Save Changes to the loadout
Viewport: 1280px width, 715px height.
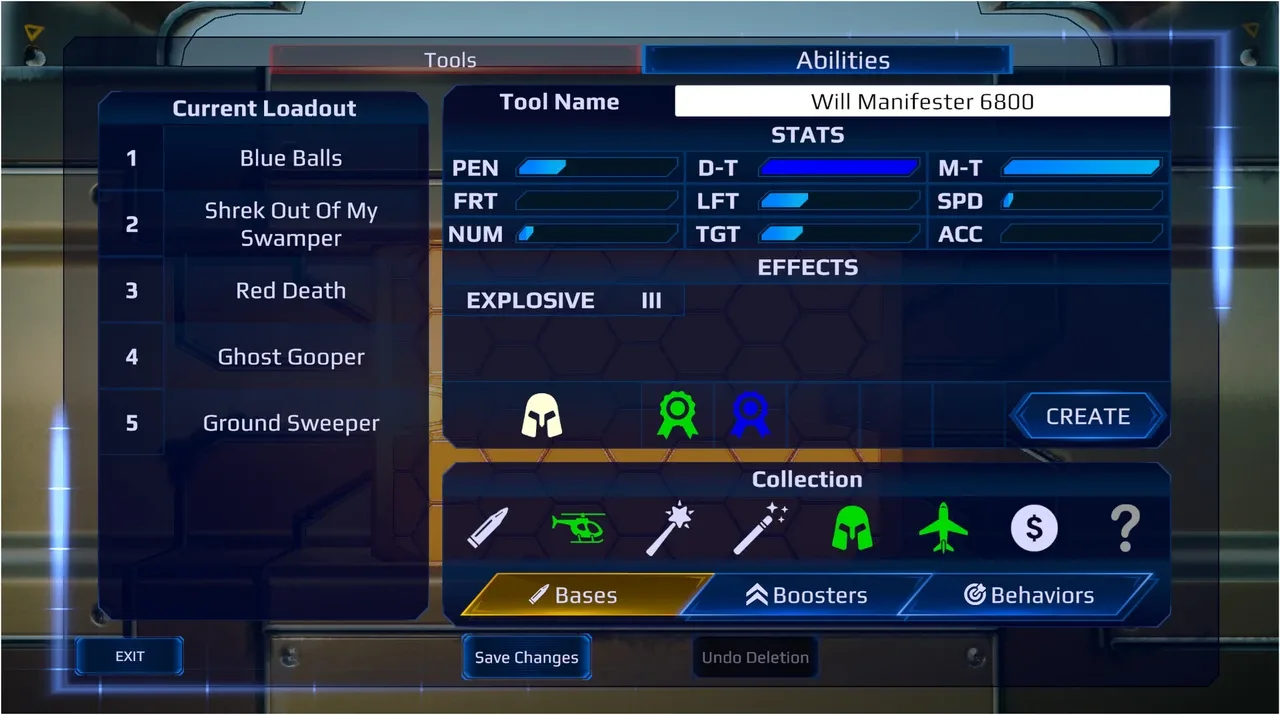pyautogui.click(x=526, y=657)
